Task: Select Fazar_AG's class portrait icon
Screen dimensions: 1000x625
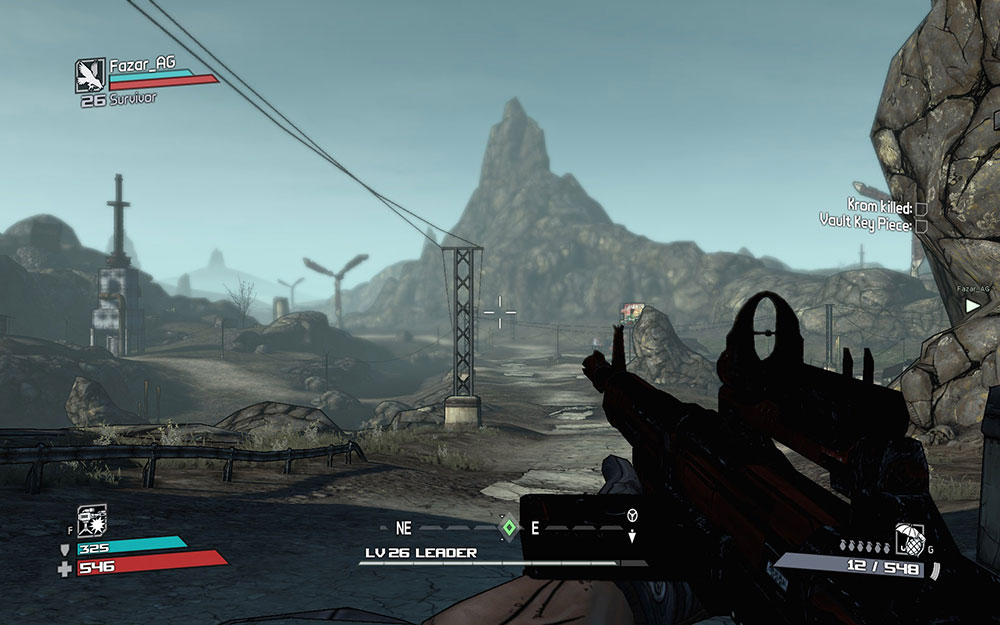Action: (x=90, y=75)
